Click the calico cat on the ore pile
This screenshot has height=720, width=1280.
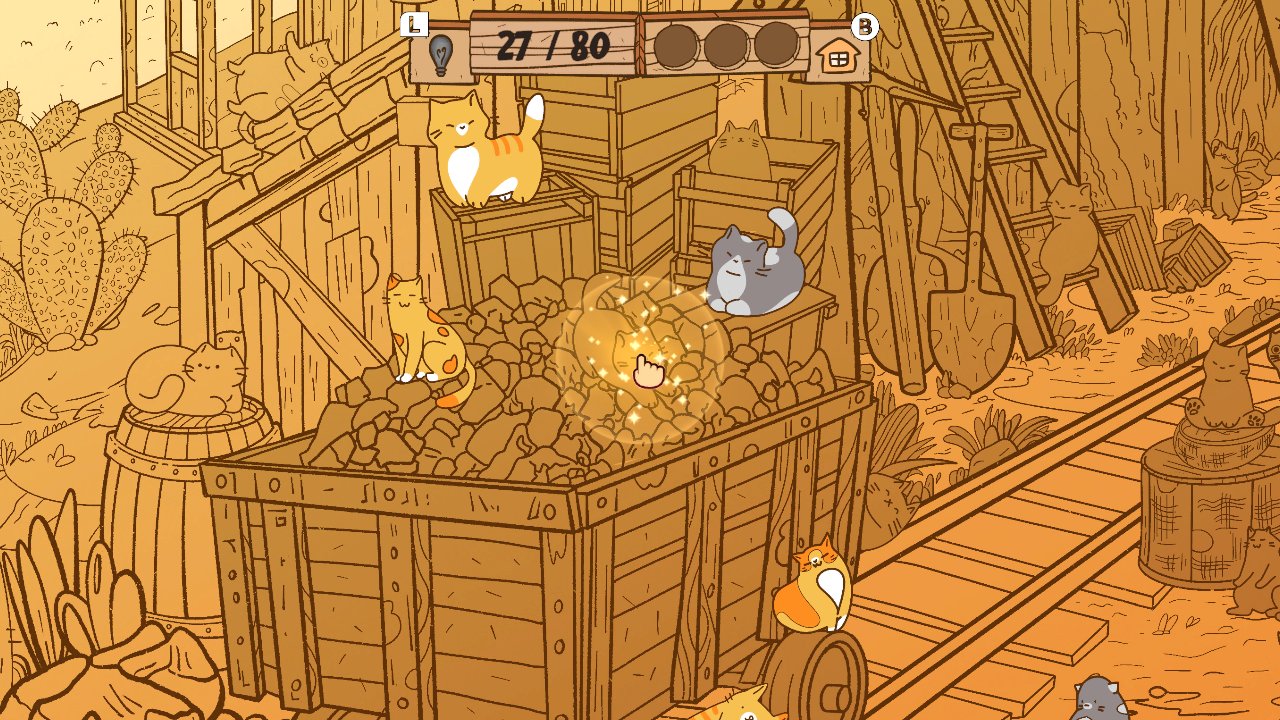420,330
